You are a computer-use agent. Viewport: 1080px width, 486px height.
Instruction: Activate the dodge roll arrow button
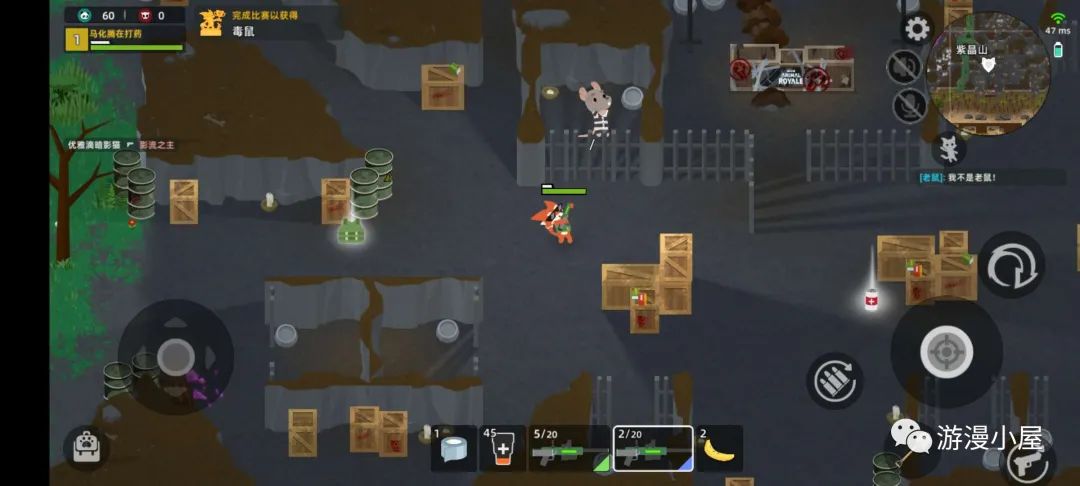tap(1010, 265)
